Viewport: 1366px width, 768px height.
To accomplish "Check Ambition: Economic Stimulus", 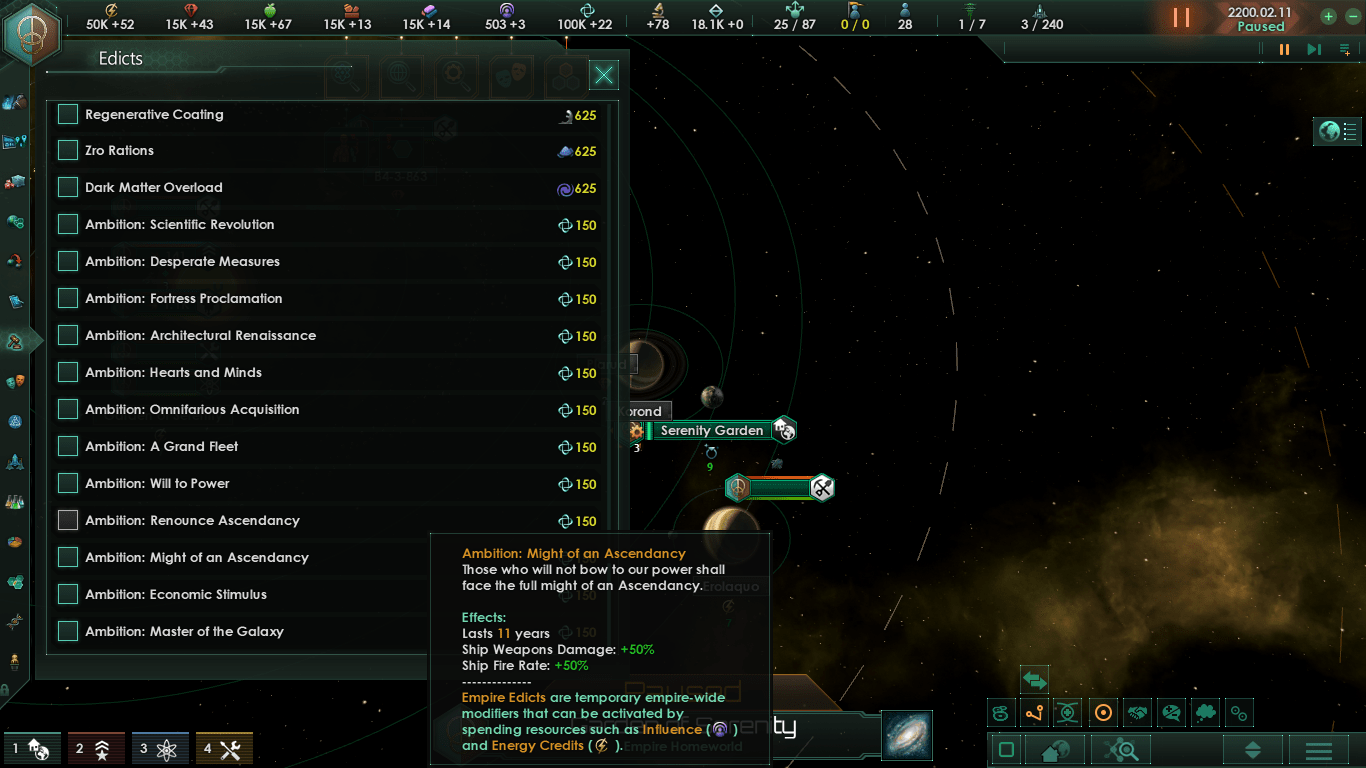I will [68, 595].
